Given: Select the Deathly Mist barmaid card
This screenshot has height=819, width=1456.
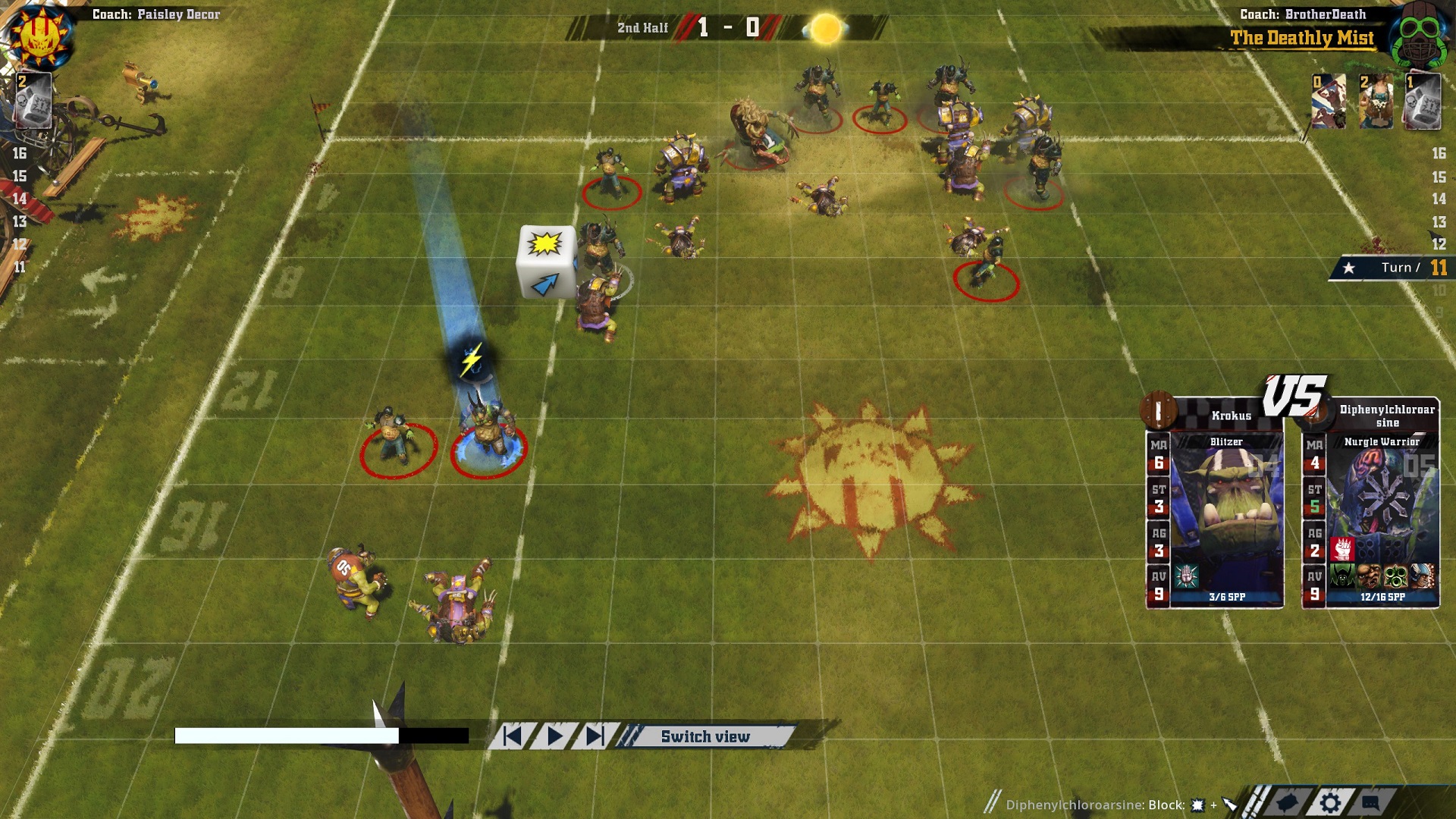Looking at the screenshot, I should [x=1376, y=102].
